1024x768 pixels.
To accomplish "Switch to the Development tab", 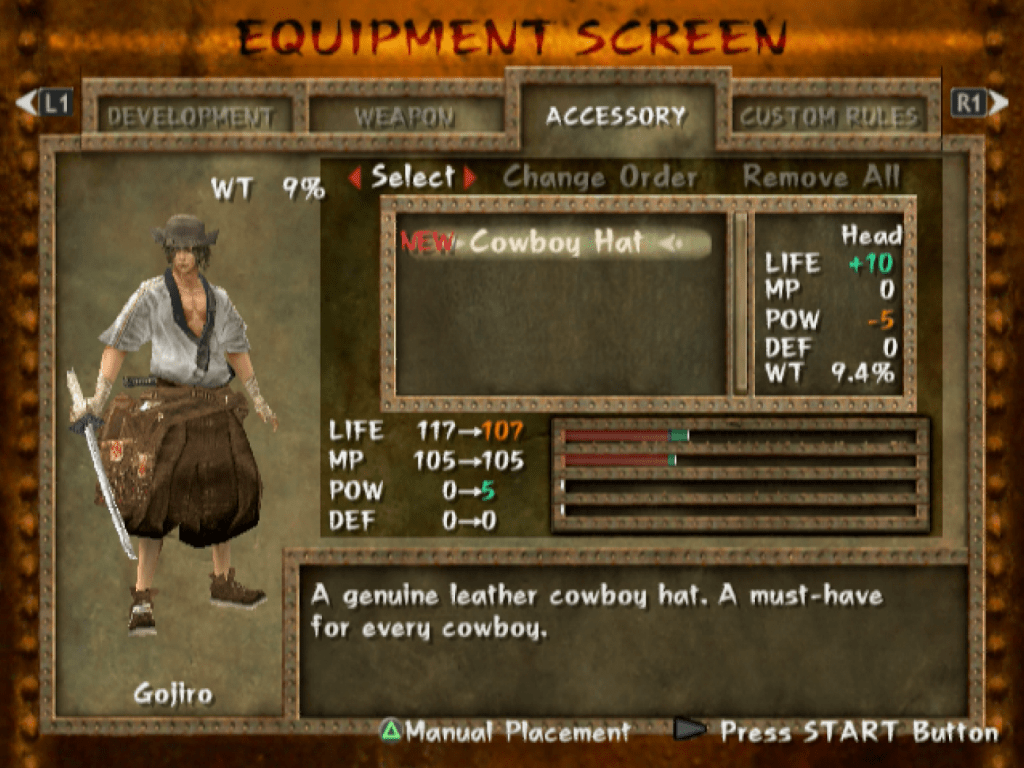I will pyautogui.click(x=190, y=117).
